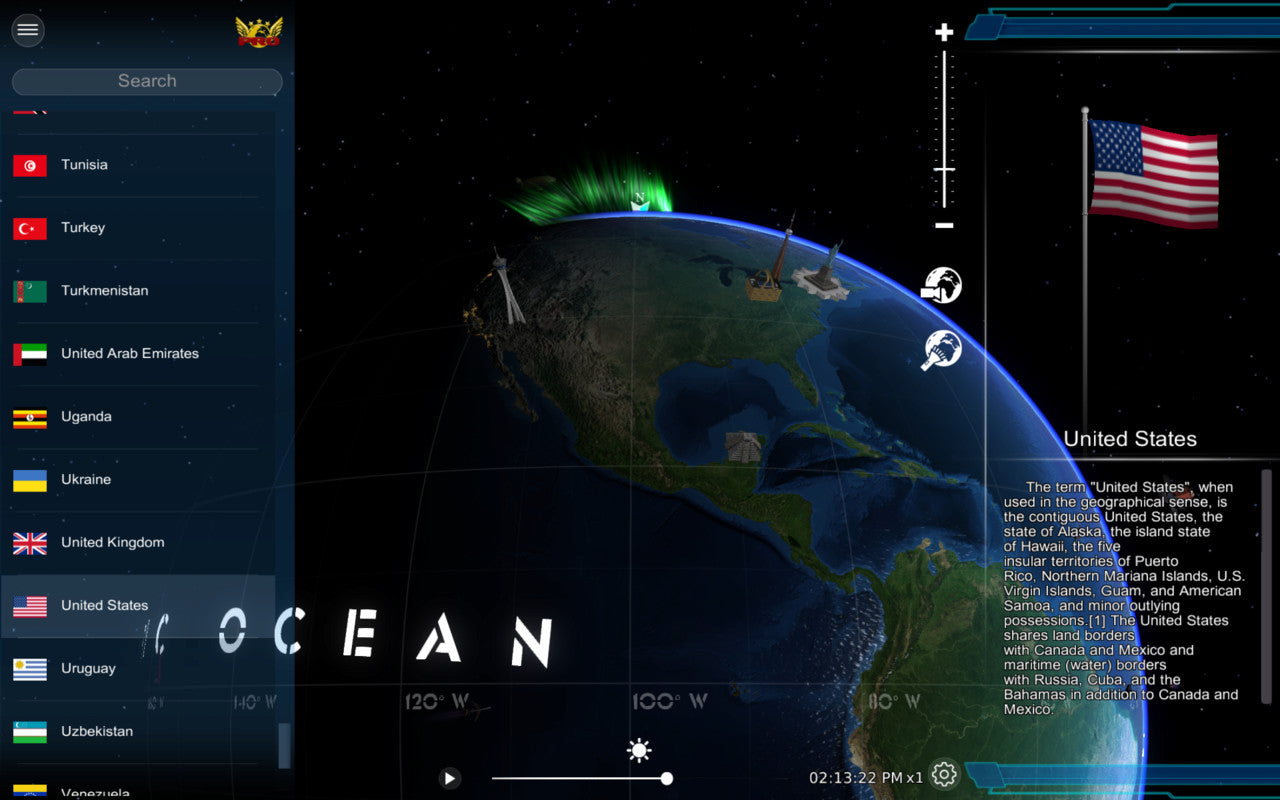
Task: Click inside the Search field
Action: coord(146,80)
